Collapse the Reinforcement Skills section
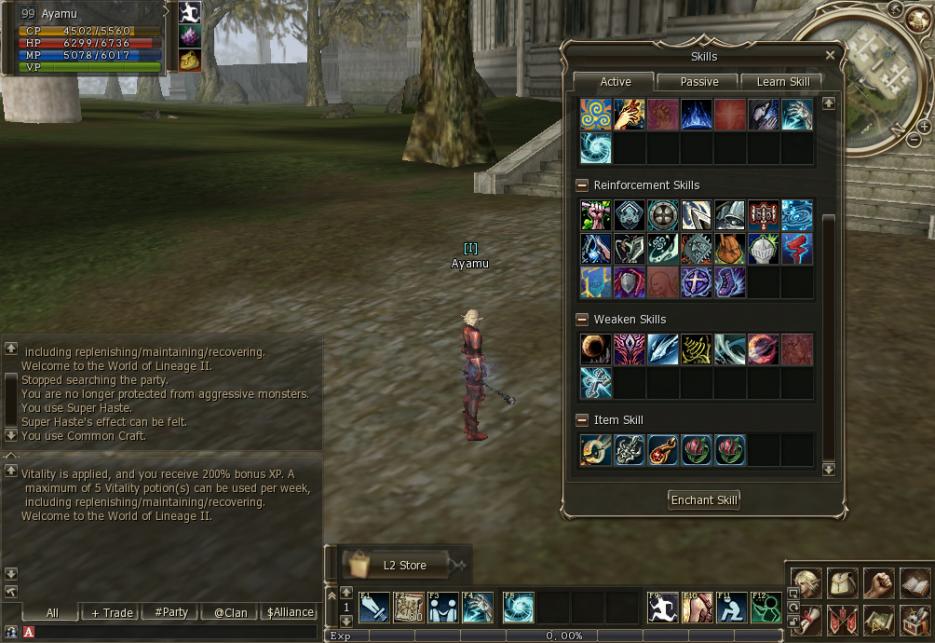The width and height of the screenshot is (935, 643). pos(581,185)
